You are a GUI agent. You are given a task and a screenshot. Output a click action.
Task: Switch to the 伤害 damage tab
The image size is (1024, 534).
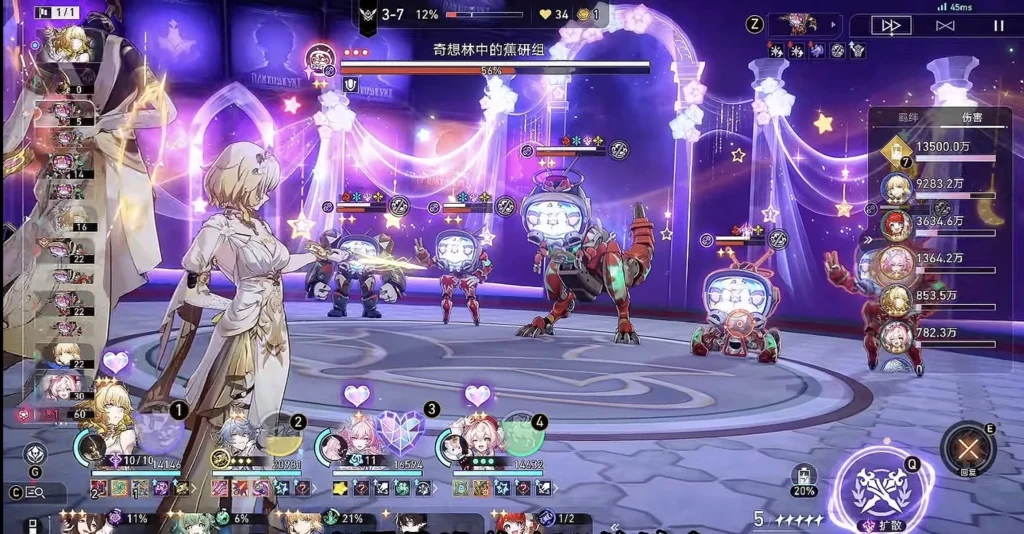point(971,117)
